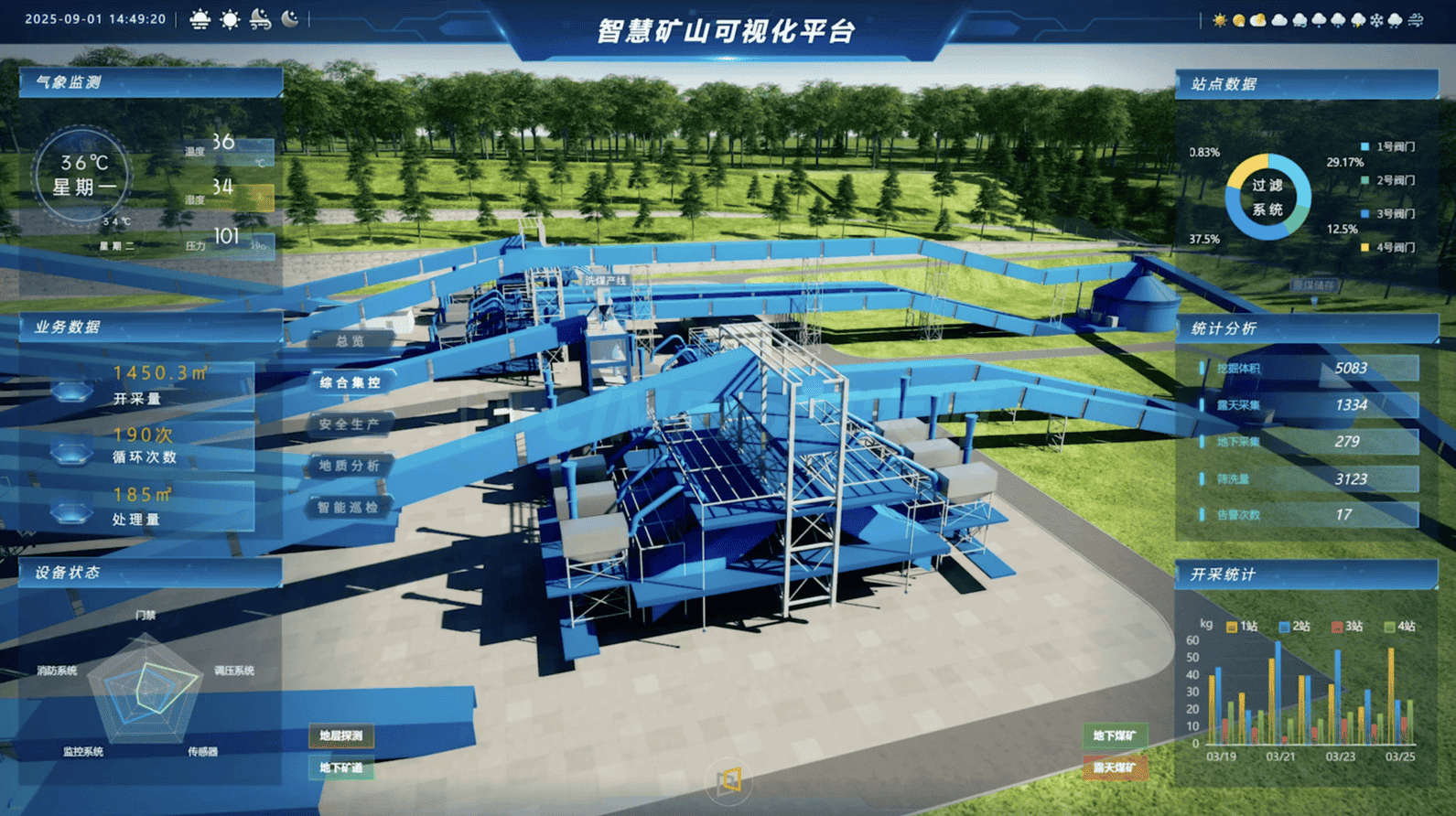Choose 智能巡检 from the side menu
Viewport: 1456px width, 816px height.
pos(349,507)
